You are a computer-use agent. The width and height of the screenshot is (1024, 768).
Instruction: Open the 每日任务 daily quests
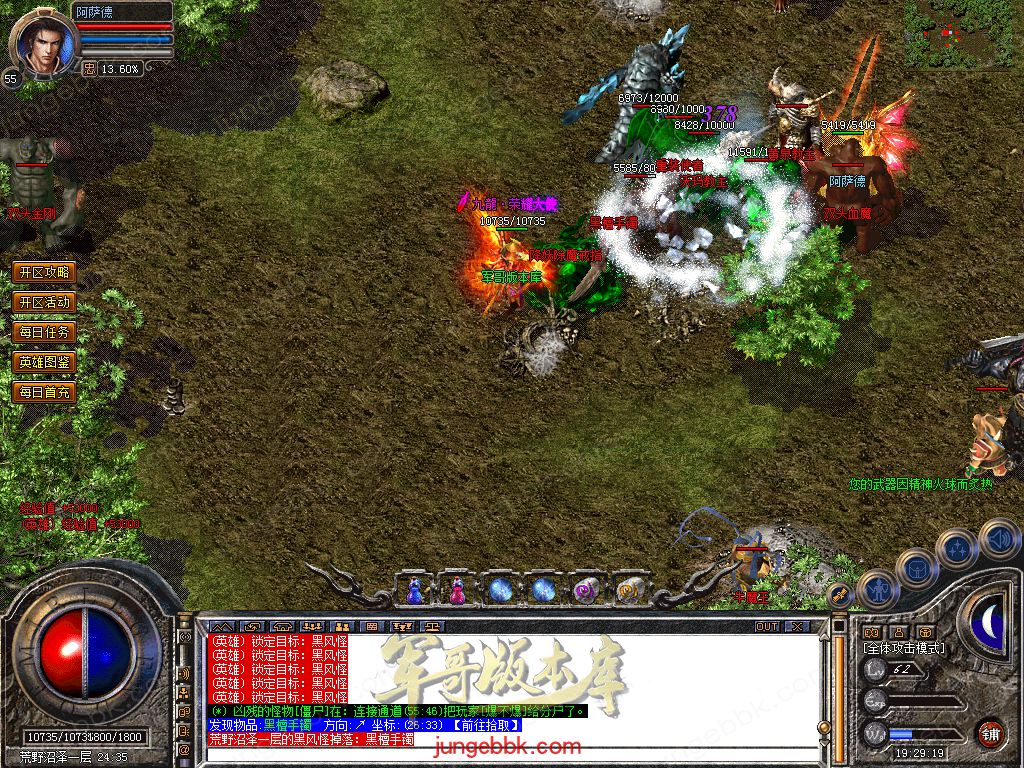(43, 332)
